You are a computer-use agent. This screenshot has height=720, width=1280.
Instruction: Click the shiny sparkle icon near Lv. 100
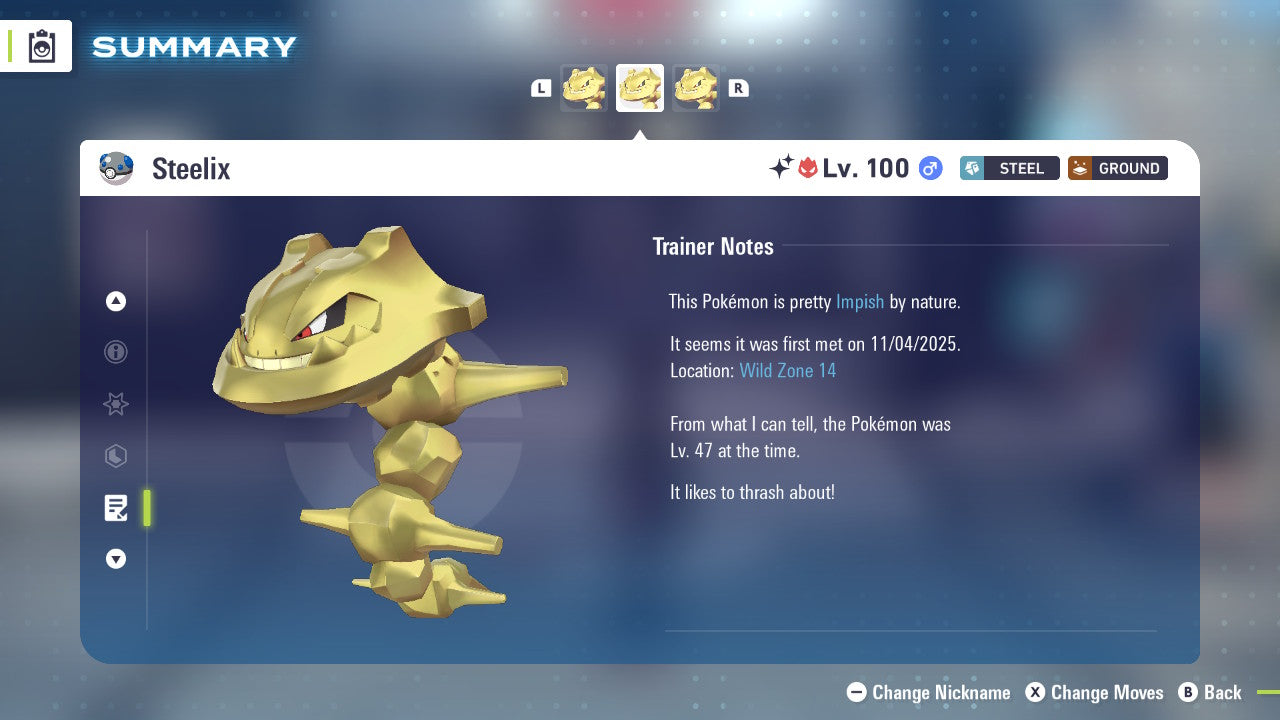point(784,168)
